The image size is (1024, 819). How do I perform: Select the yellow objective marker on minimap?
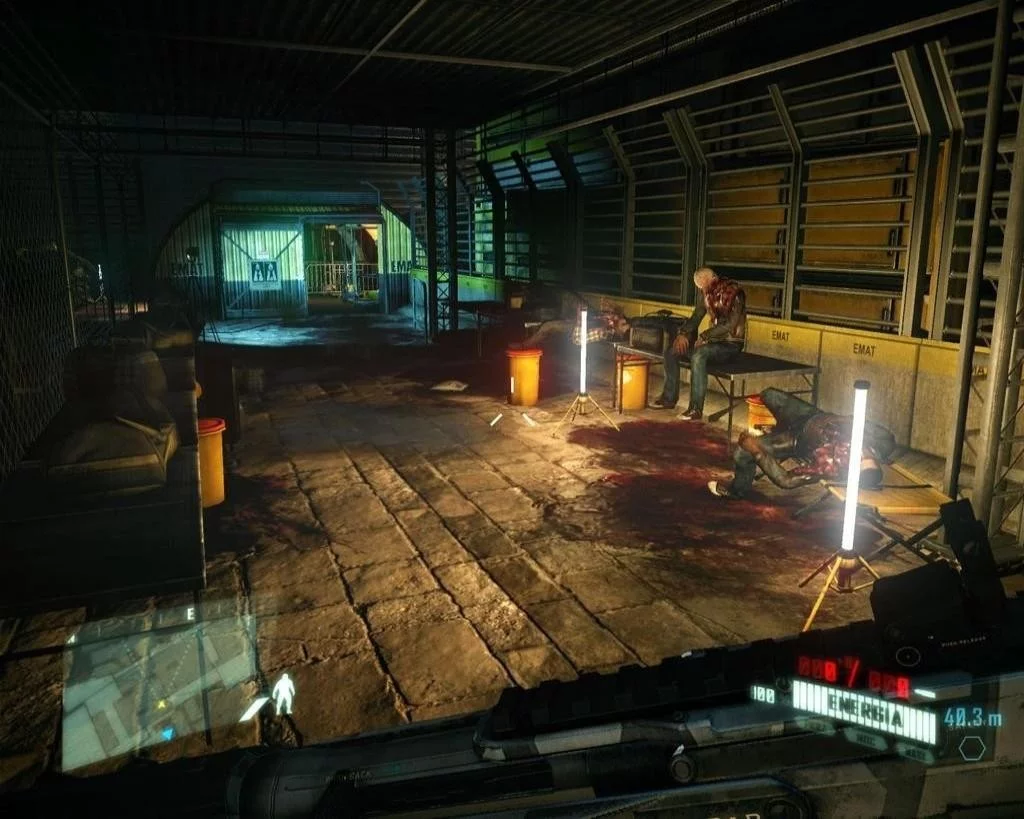point(161,704)
